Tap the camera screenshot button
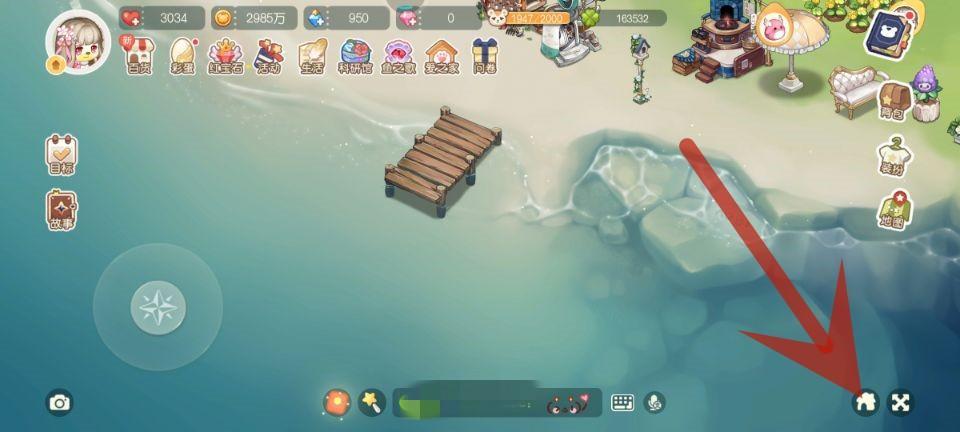Image resolution: width=960 pixels, height=432 pixels. pyautogui.click(x=60, y=403)
